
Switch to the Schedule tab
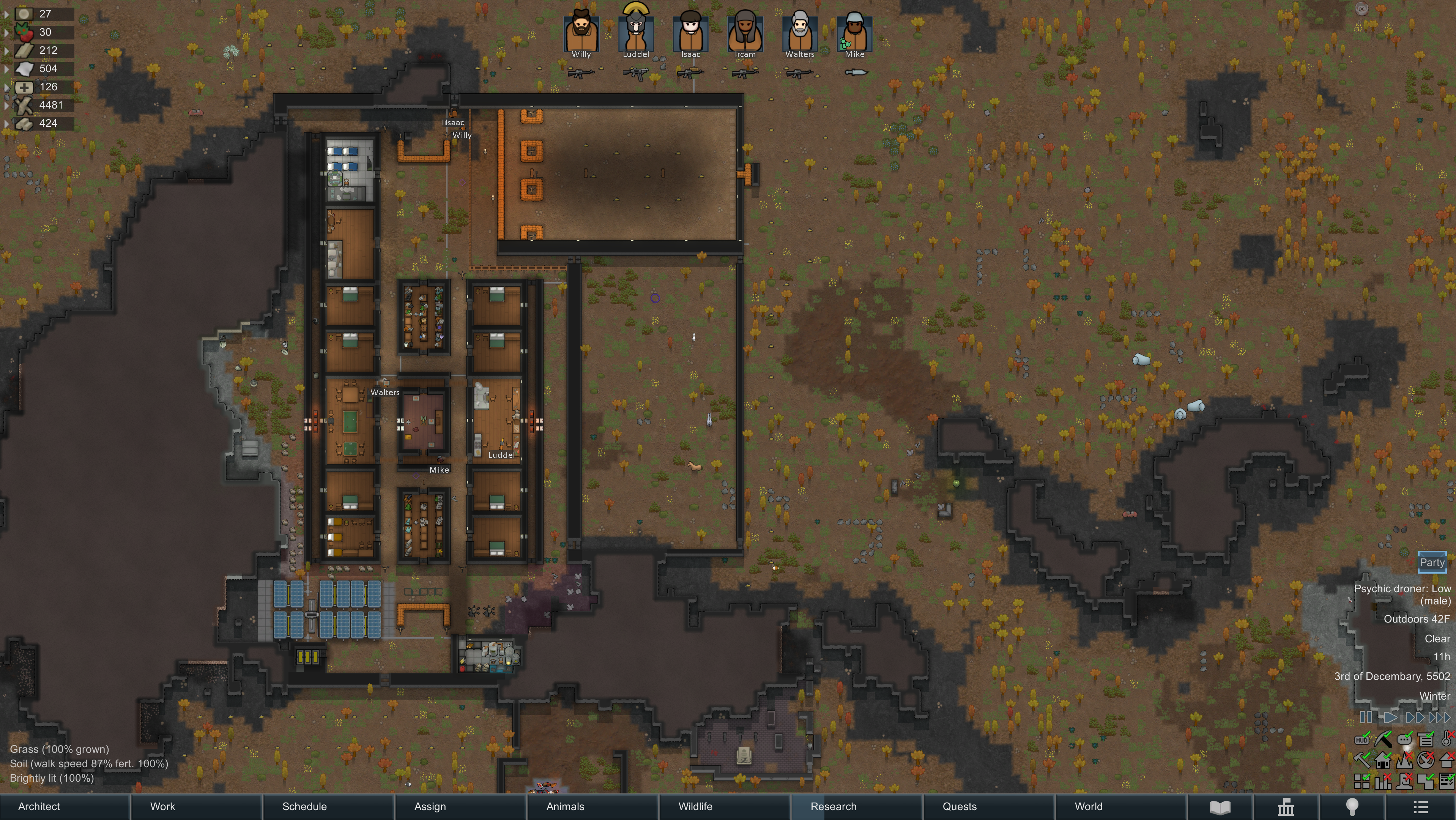(x=304, y=806)
